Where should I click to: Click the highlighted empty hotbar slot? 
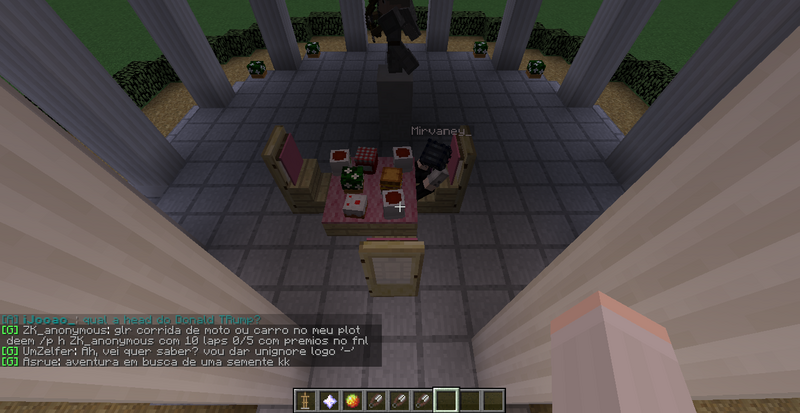(x=446, y=400)
